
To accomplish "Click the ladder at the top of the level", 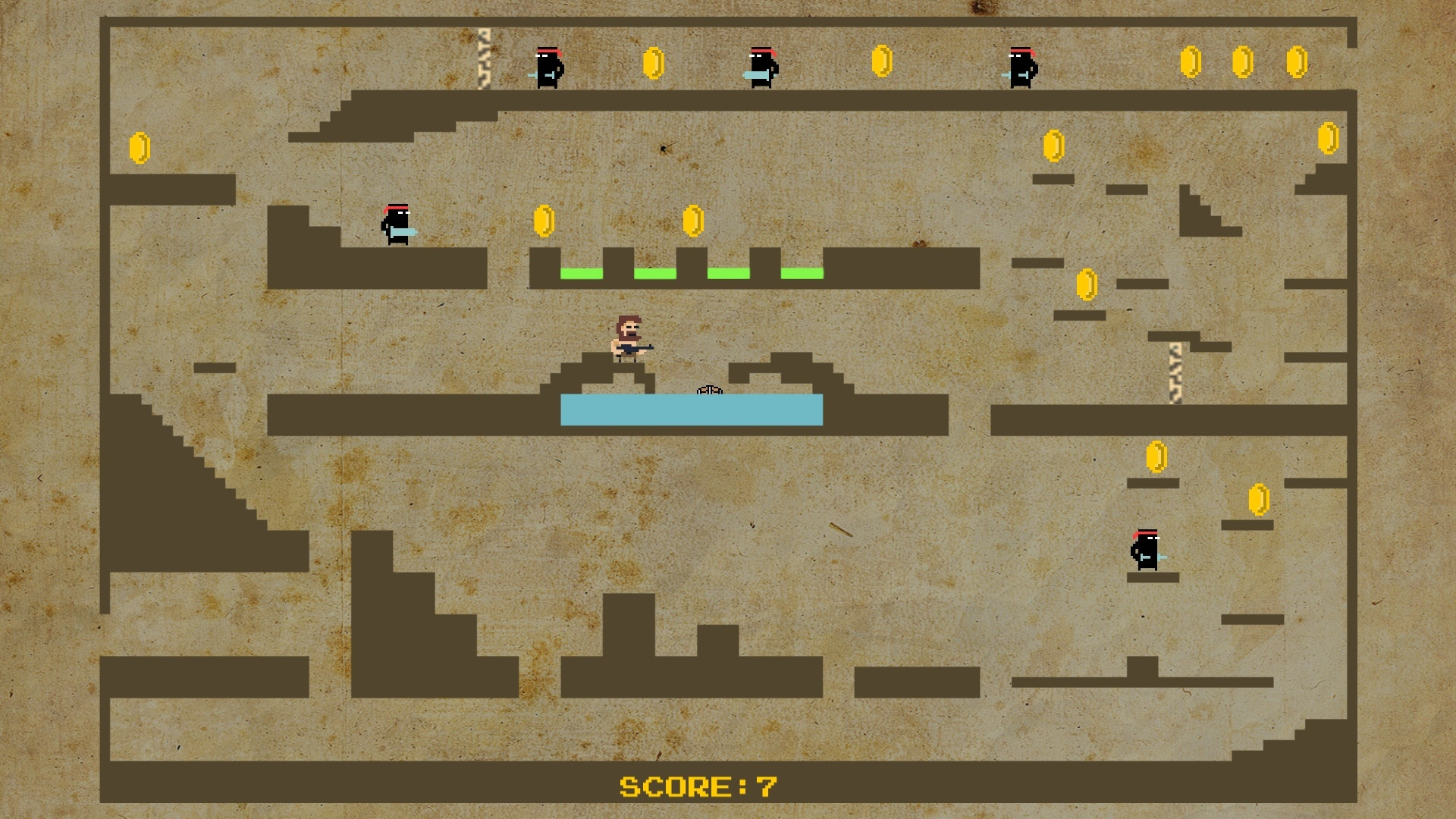I will click(x=484, y=59).
